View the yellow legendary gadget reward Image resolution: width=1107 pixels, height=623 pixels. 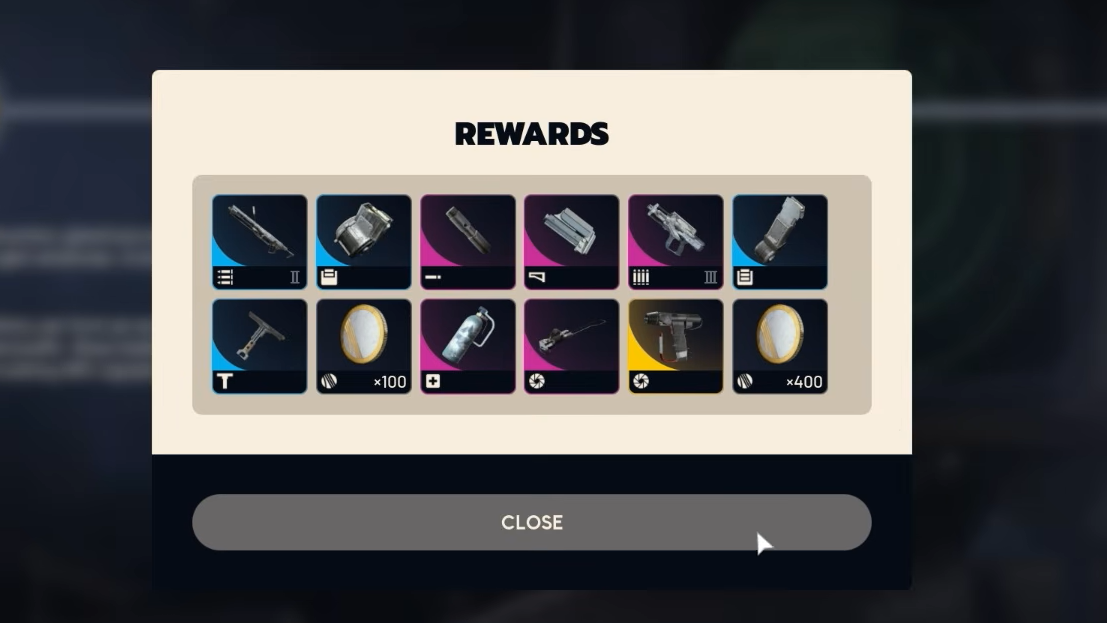point(676,346)
